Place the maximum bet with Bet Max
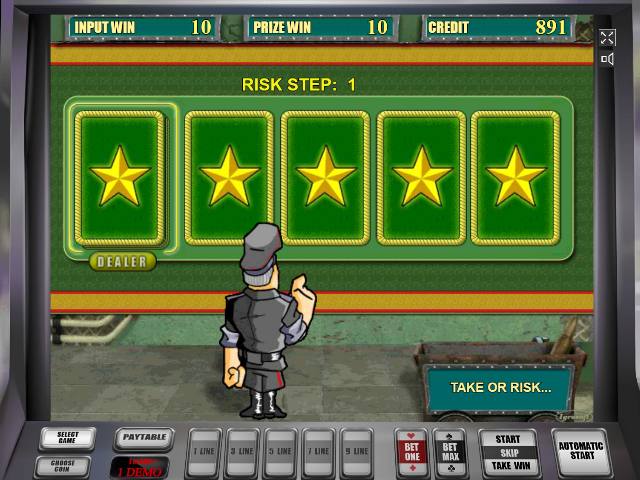640x480 pixels. (x=450, y=451)
